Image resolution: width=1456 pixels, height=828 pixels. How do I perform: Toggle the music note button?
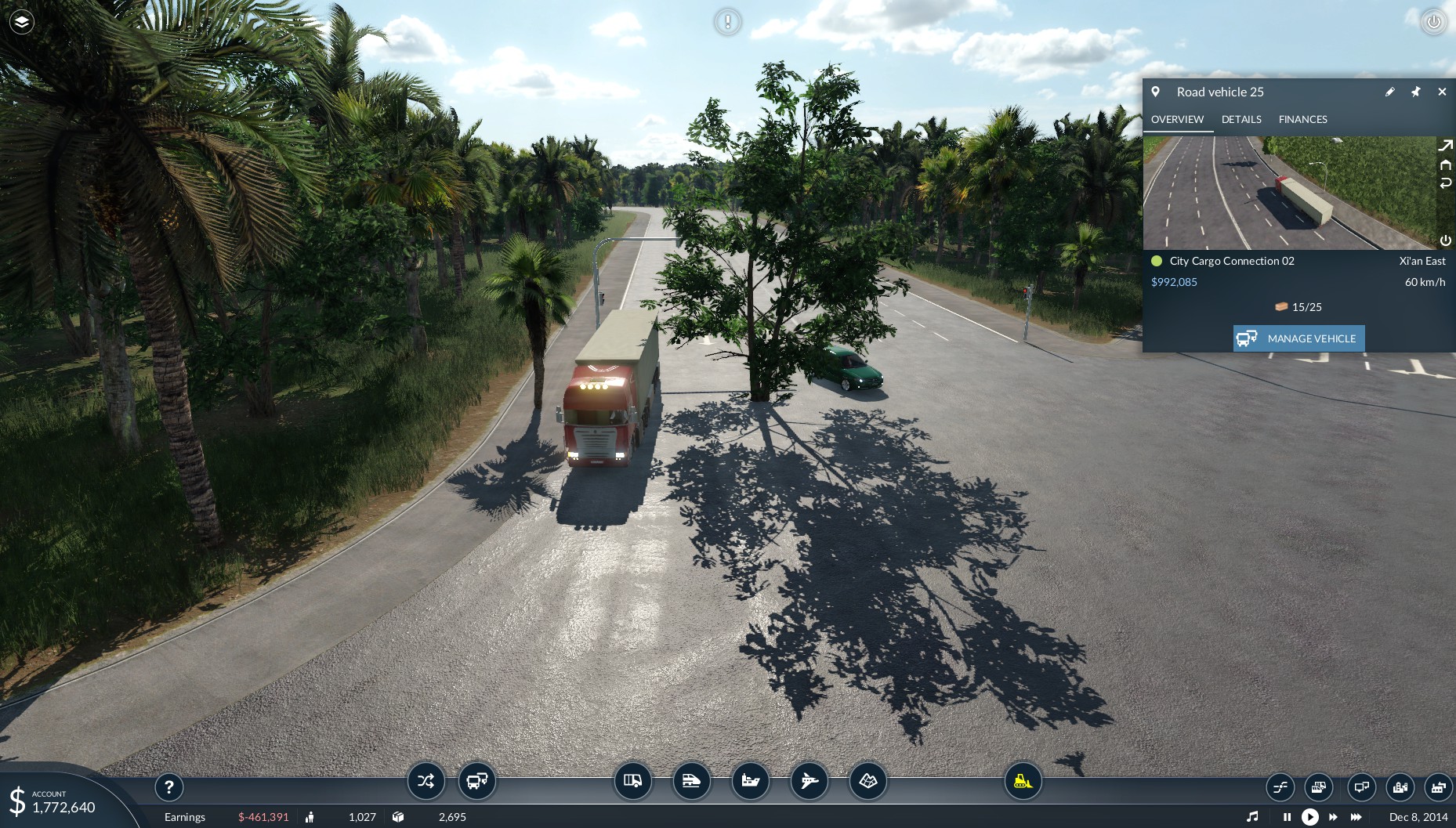1252,817
